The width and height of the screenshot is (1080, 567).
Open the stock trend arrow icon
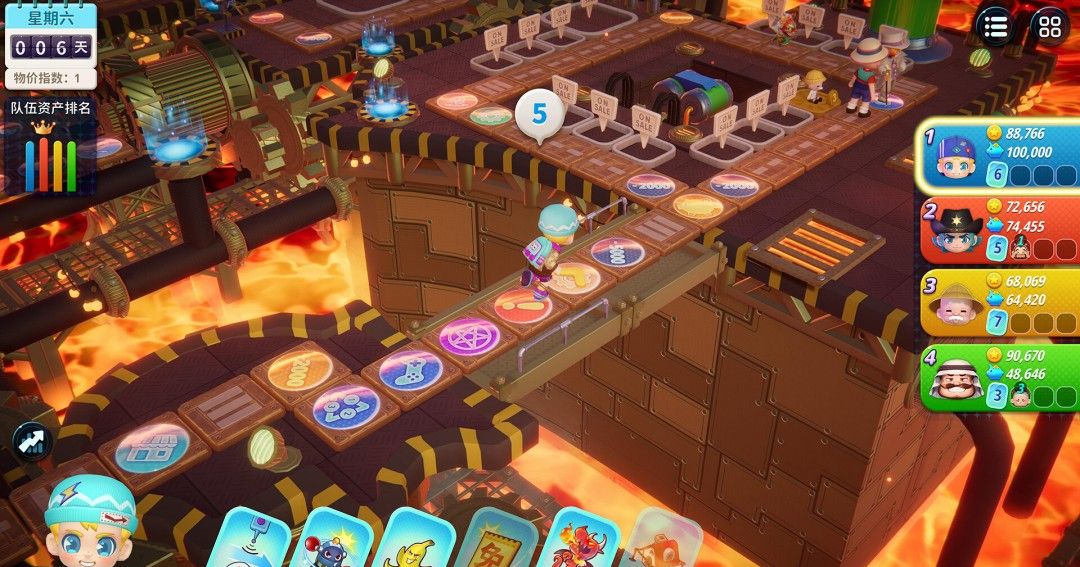point(31,441)
